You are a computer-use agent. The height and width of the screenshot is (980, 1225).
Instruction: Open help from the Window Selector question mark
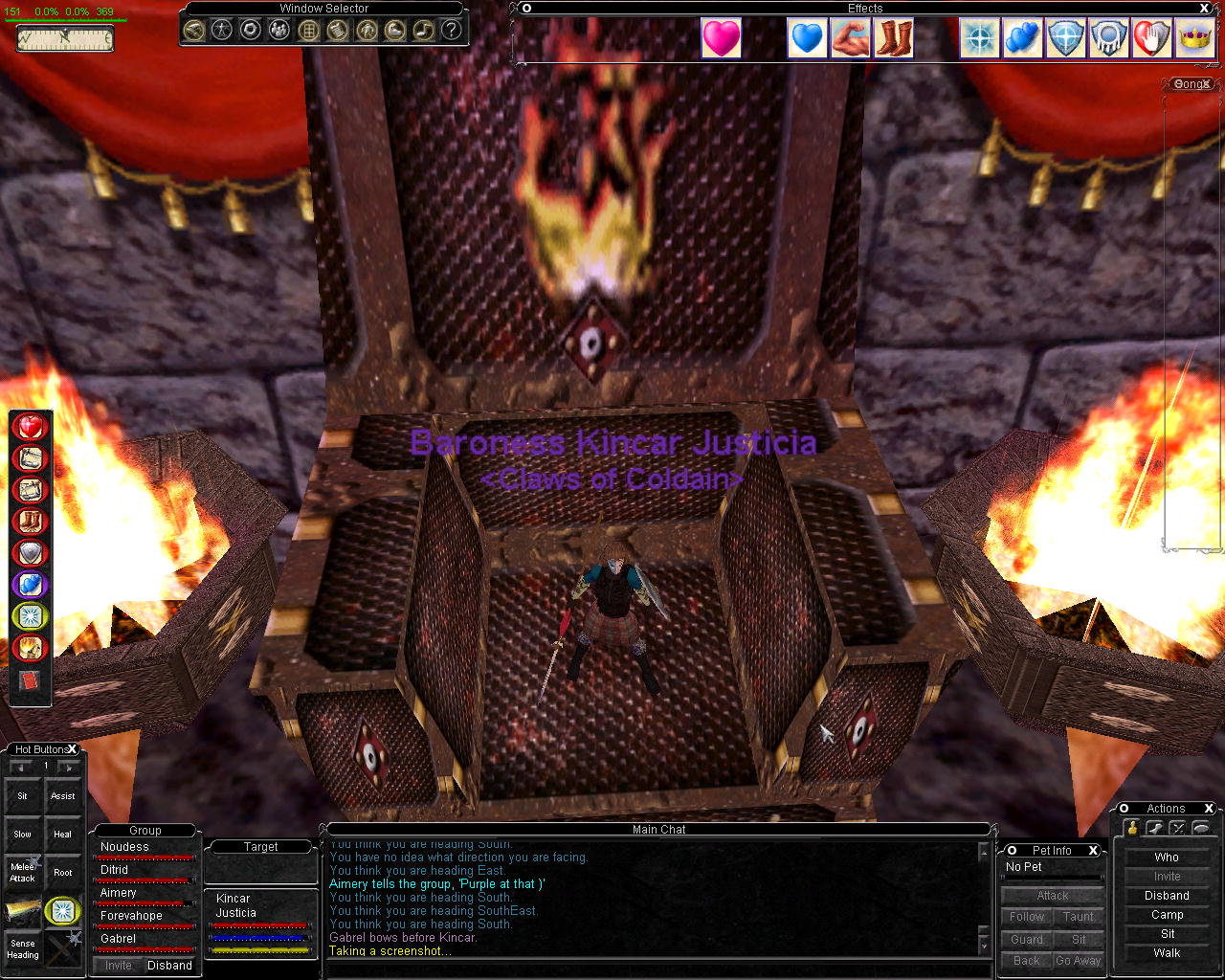click(451, 30)
